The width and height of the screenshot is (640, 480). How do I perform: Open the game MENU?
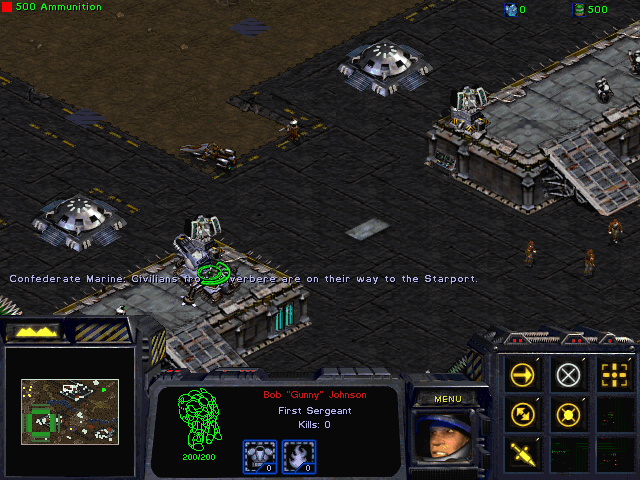pos(447,399)
